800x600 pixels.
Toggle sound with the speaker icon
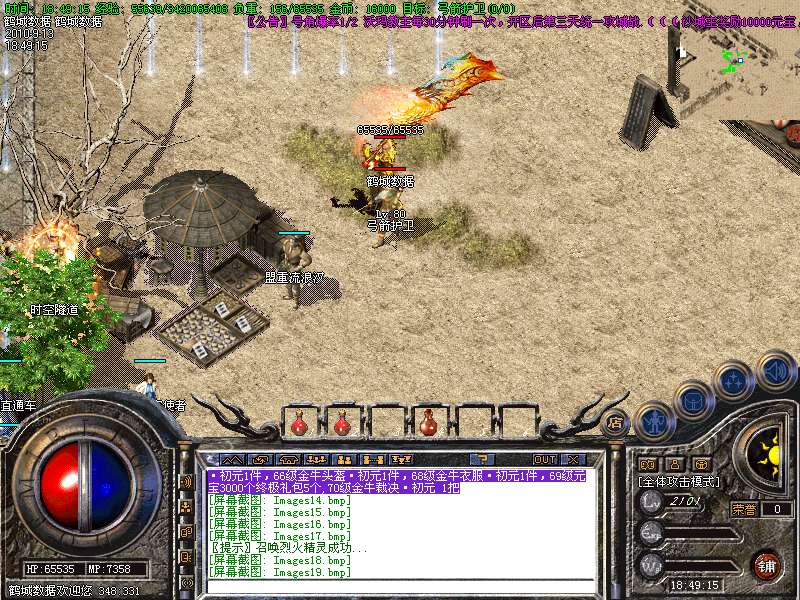(x=775, y=370)
